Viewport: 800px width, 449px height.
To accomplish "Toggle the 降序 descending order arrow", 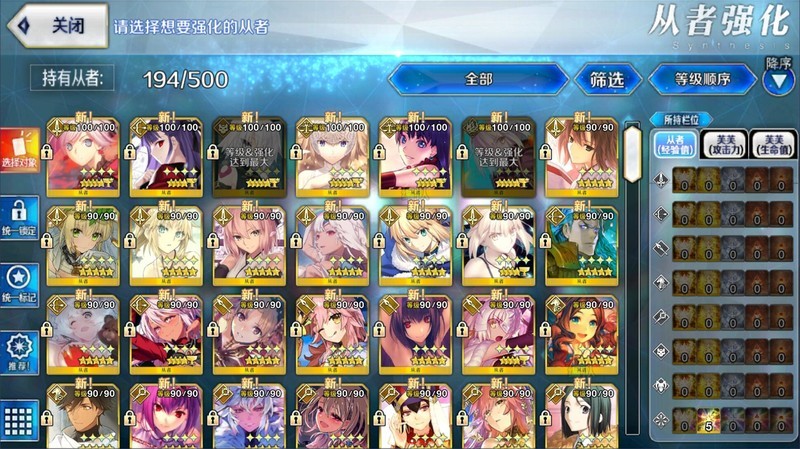I will pos(778,80).
